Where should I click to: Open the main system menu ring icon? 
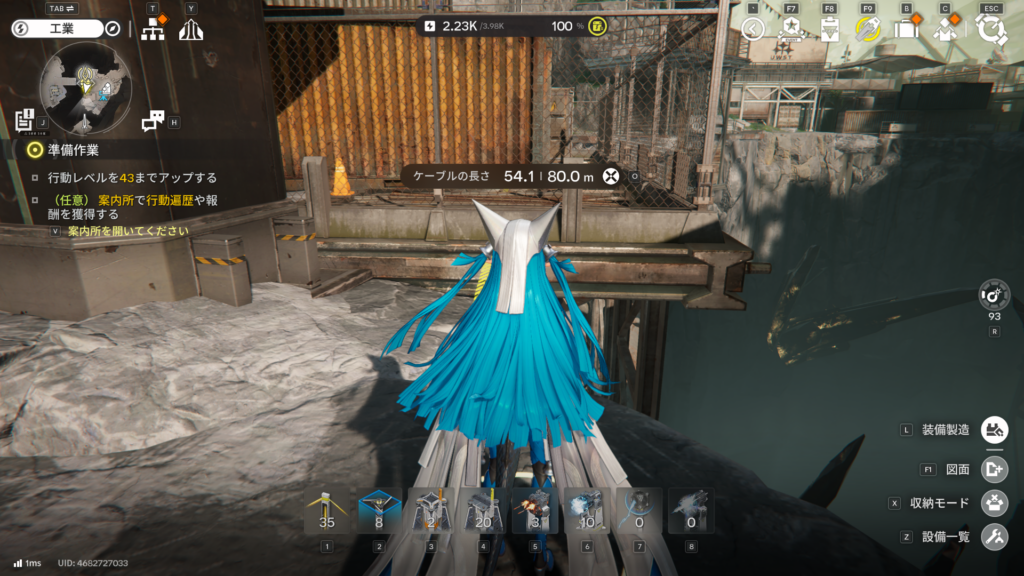pyautogui.click(x=992, y=29)
